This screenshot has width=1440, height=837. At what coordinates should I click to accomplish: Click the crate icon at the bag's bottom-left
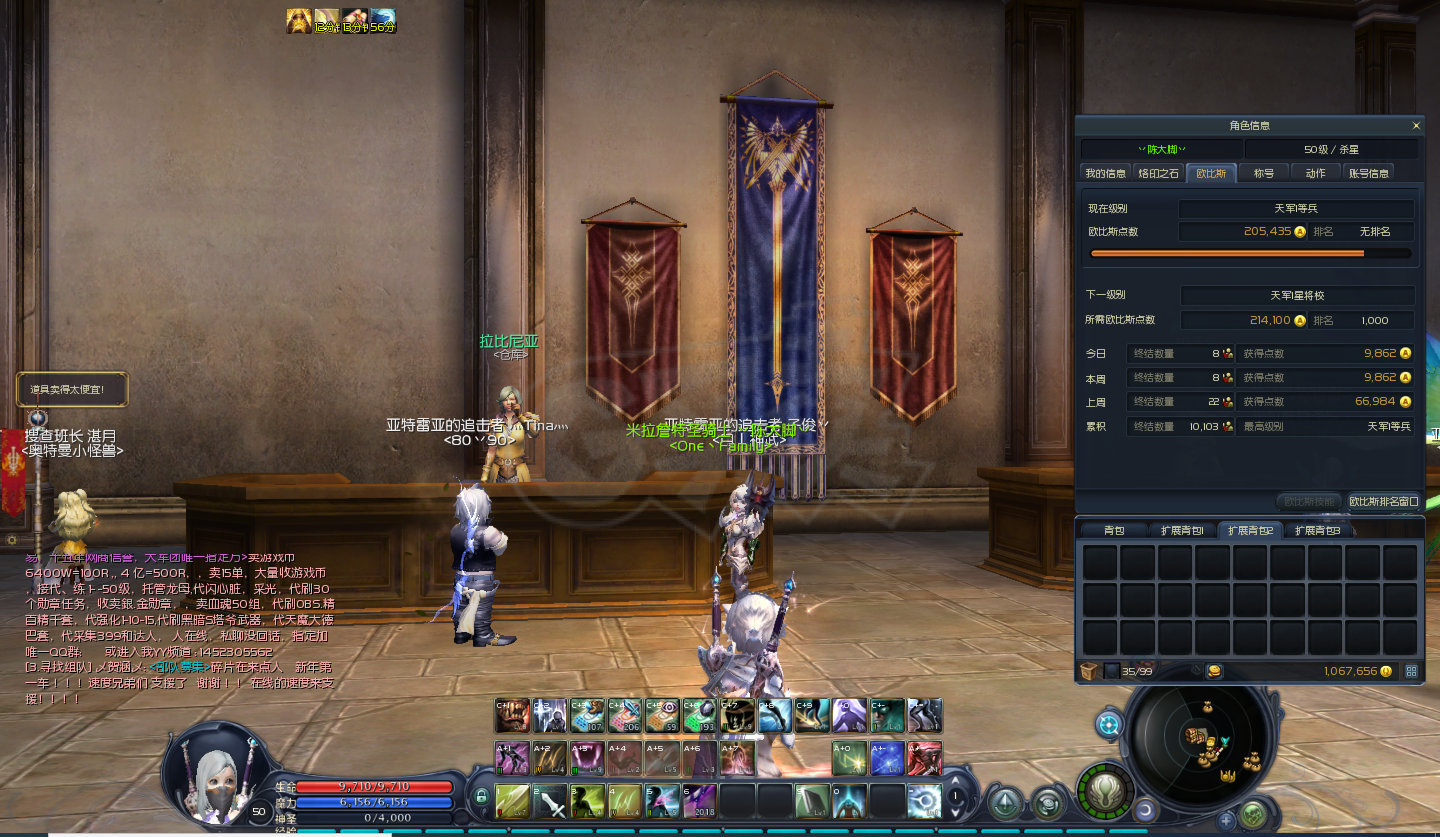[x=1089, y=671]
